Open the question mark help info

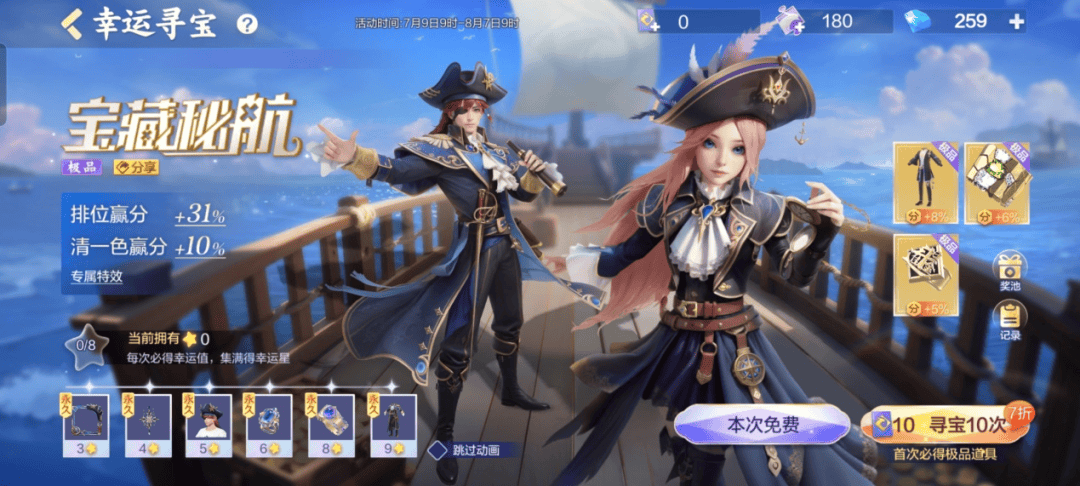[x=247, y=24]
